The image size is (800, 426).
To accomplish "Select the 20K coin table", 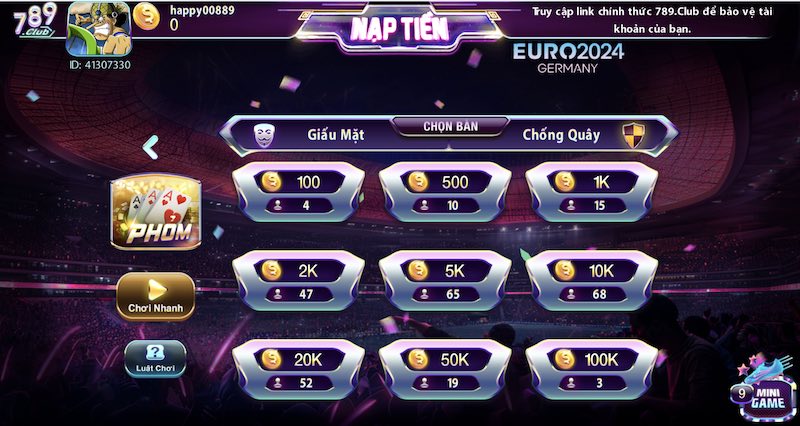I will click(x=297, y=369).
